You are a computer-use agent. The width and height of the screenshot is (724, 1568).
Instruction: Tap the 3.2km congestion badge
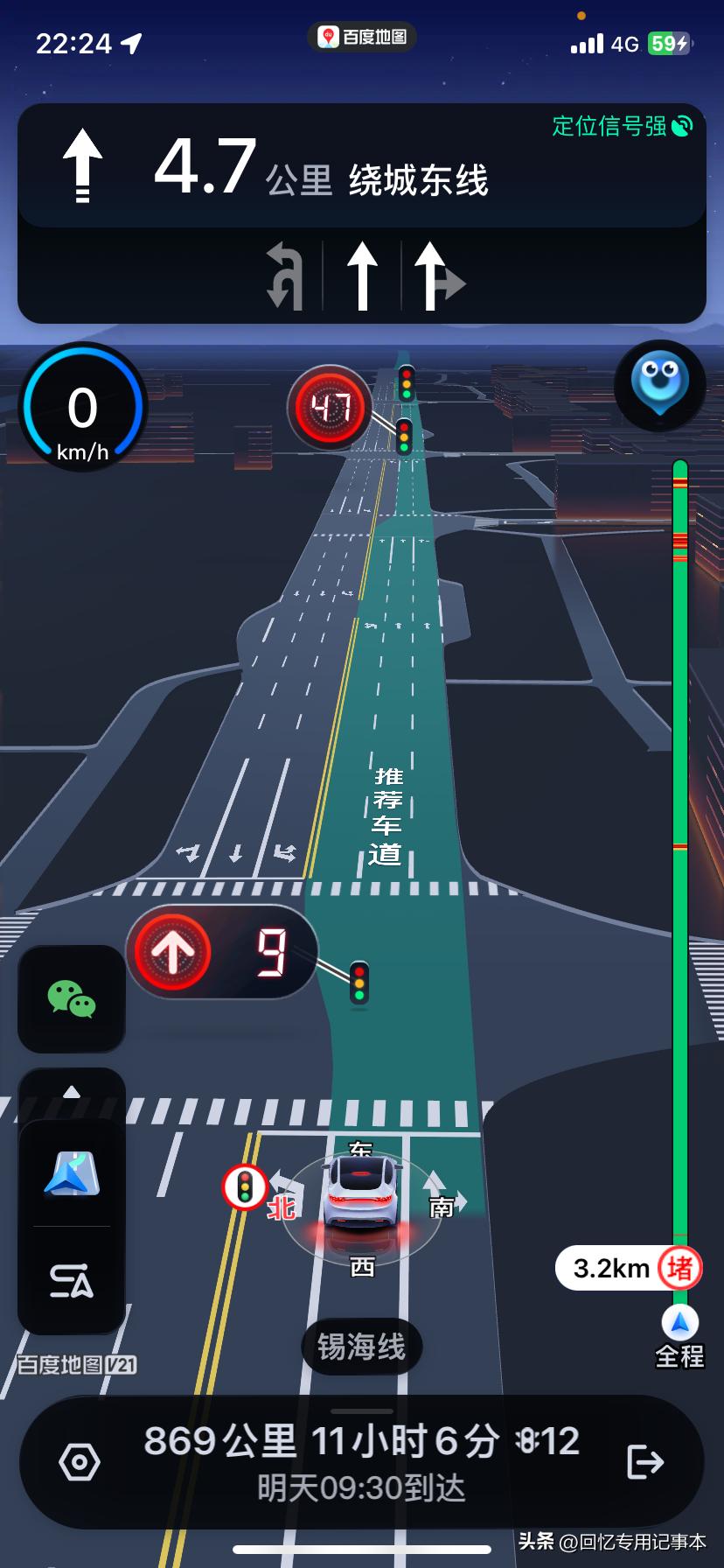629,1268
